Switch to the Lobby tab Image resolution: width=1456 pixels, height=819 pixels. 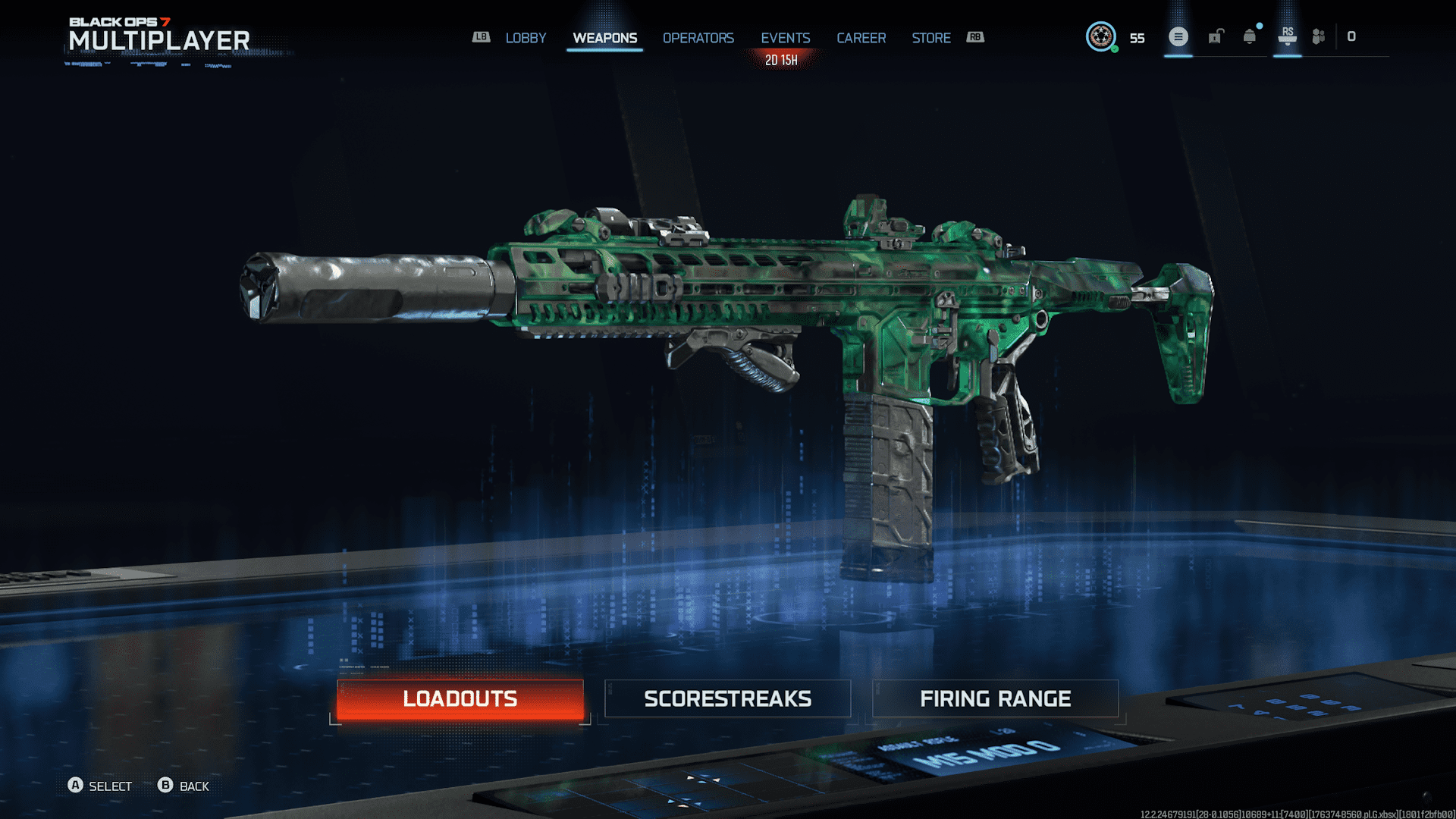[x=526, y=38]
